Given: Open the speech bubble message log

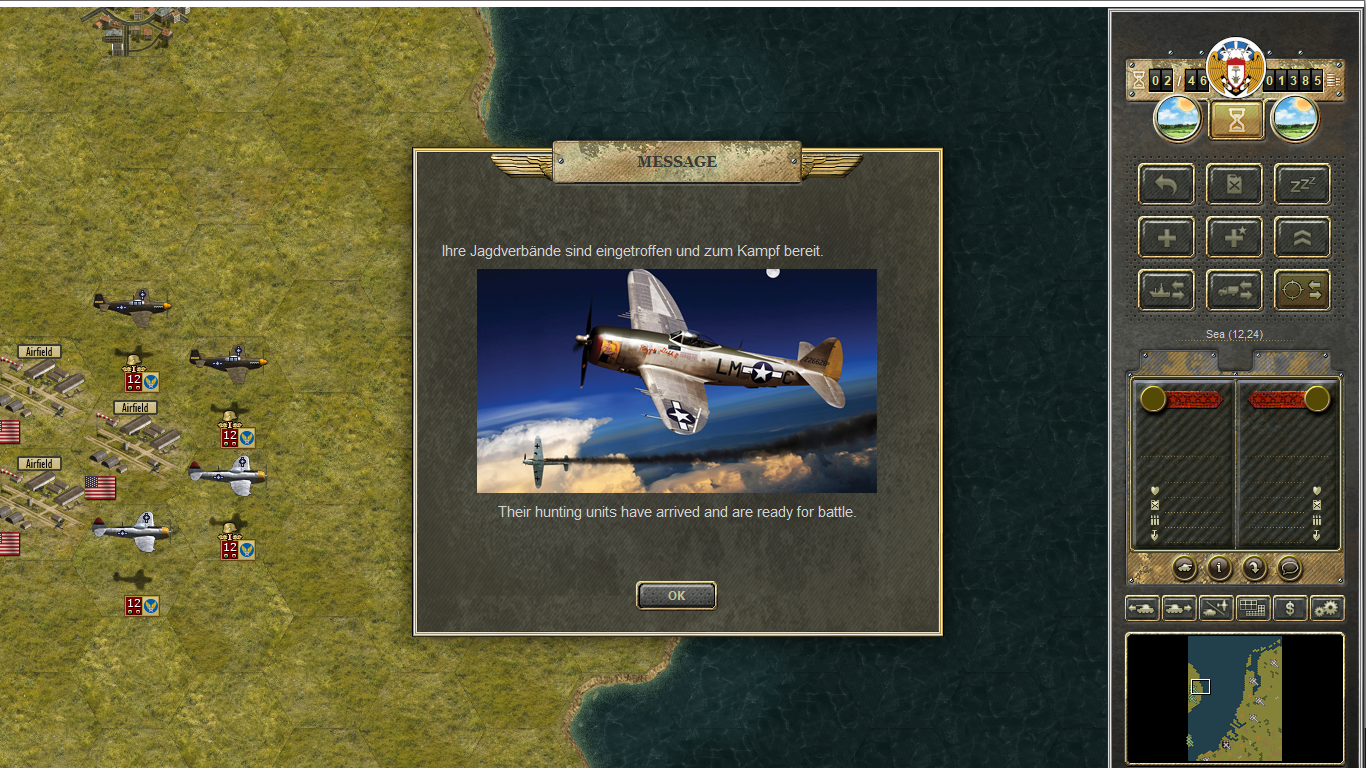Looking at the screenshot, I should click(1290, 568).
